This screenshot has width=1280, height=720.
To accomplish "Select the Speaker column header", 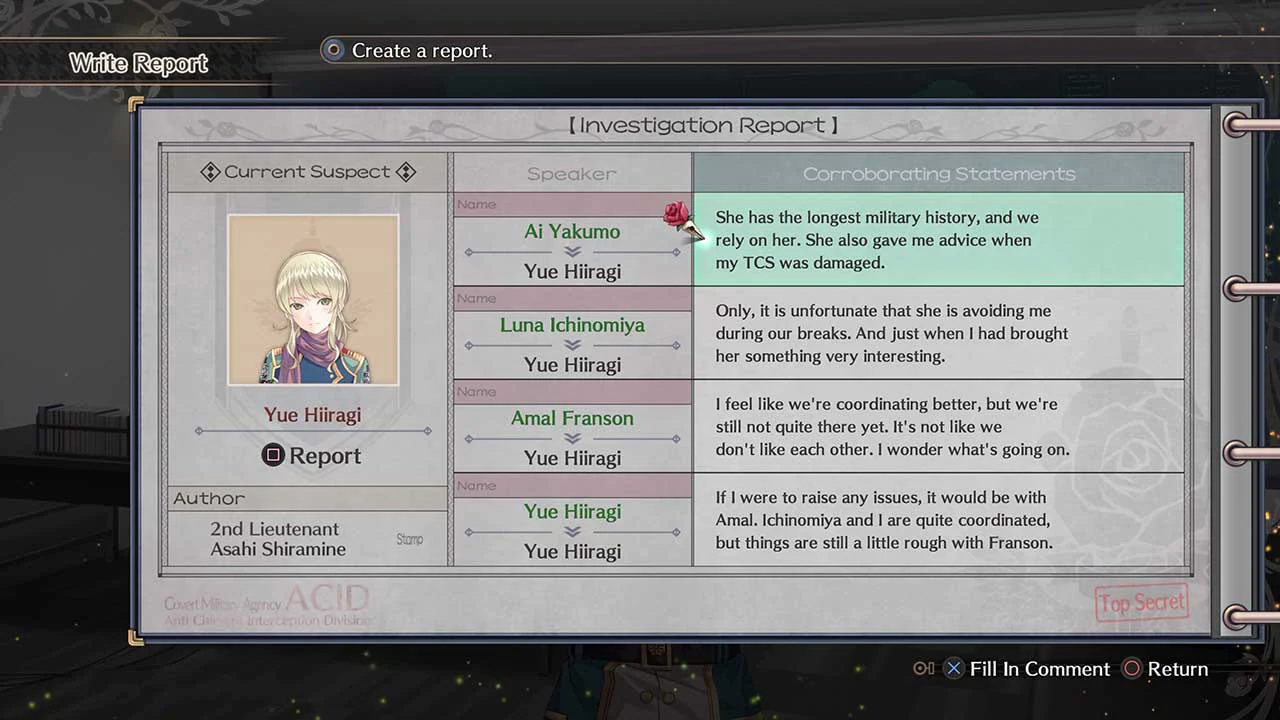I will (x=571, y=173).
